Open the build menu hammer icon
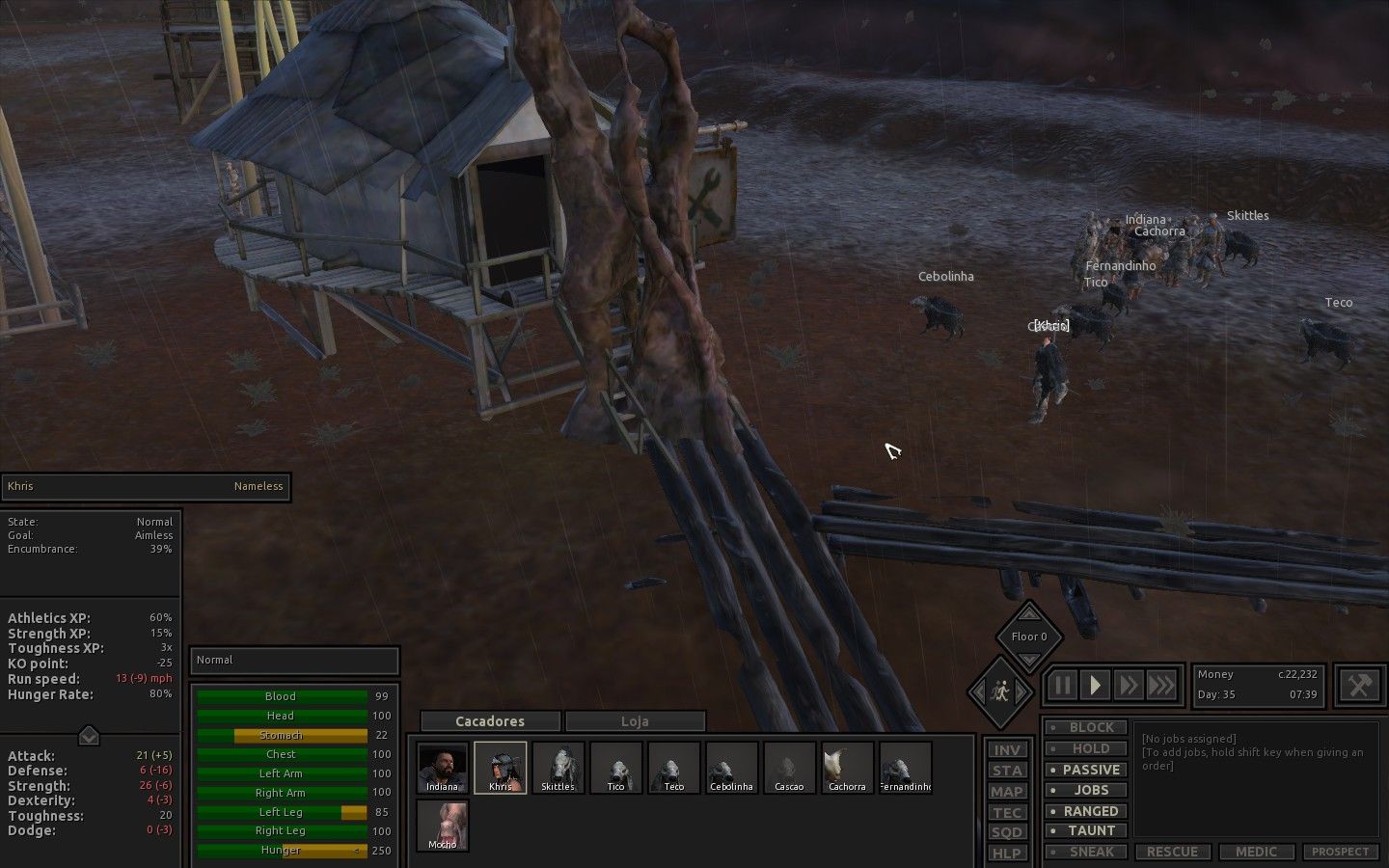Viewport: 1389px width, 868px height. coord(1360,686)
